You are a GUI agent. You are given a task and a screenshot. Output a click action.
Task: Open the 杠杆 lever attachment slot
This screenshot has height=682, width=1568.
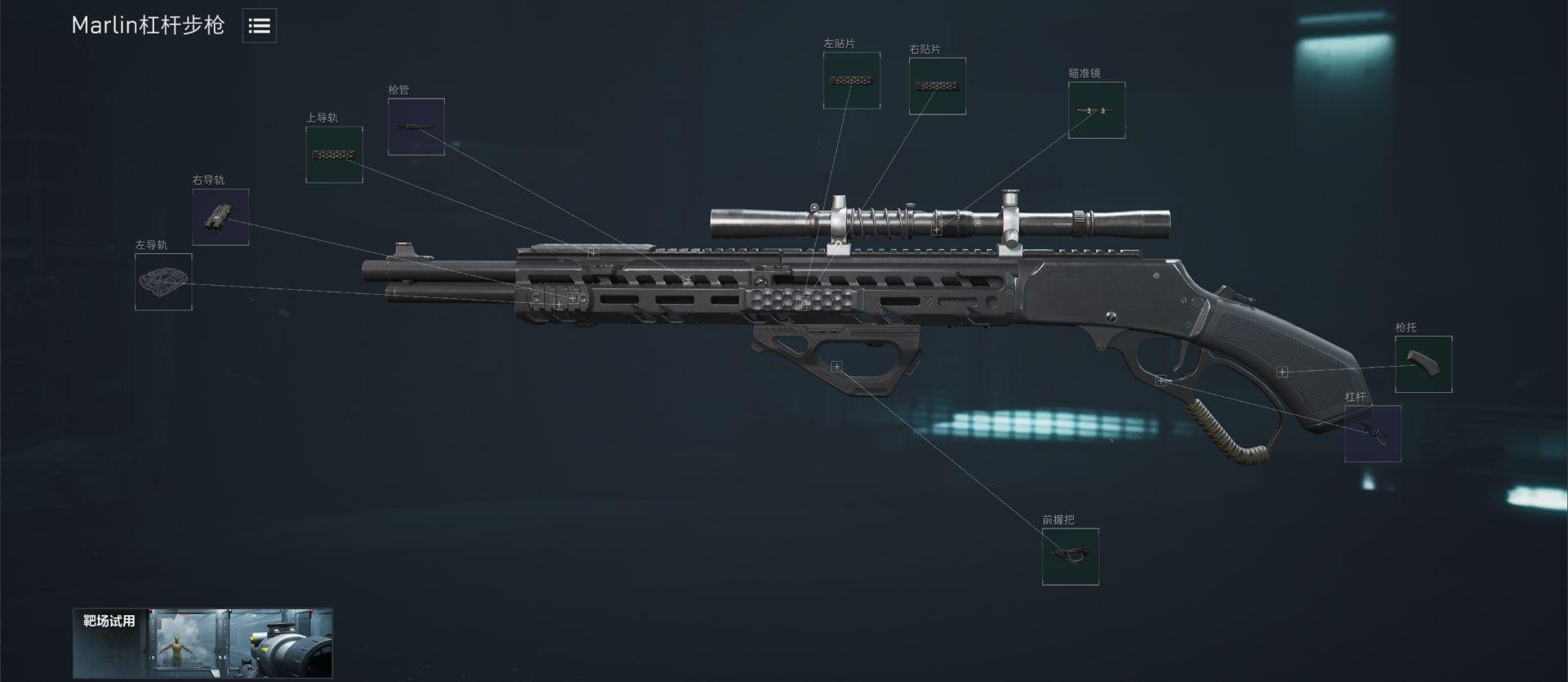1373,434
